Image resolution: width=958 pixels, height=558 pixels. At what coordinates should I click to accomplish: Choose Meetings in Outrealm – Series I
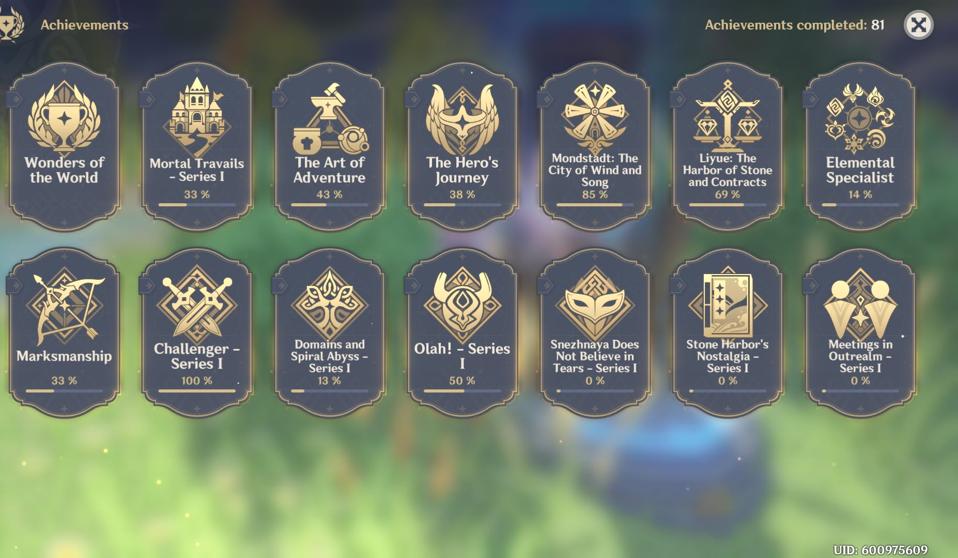coord(859,331)
